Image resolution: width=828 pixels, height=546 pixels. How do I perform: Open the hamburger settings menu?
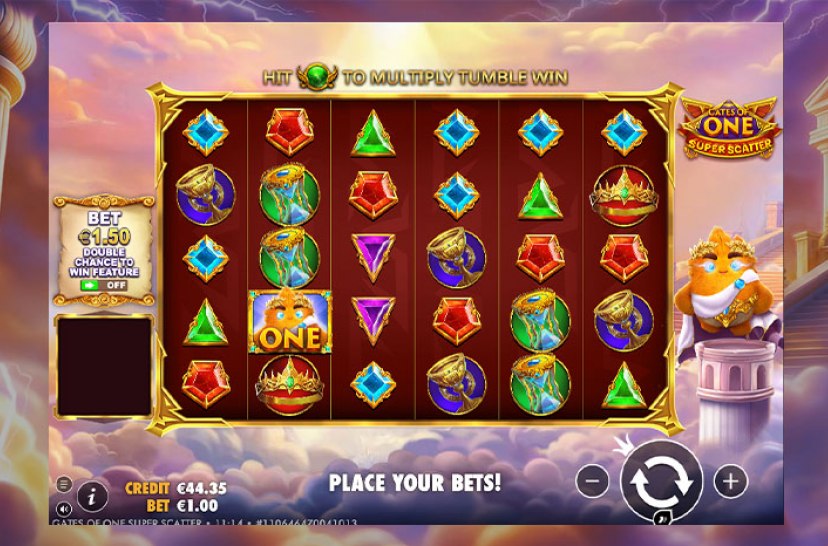(64, 484)
